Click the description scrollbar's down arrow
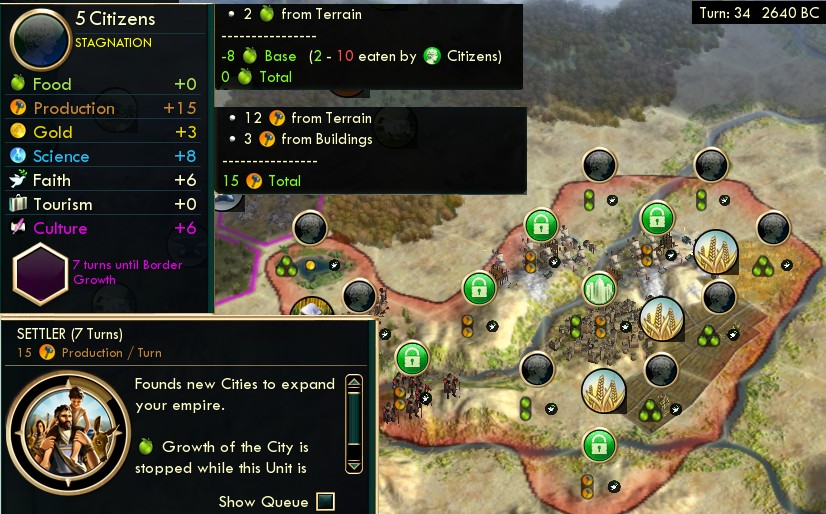The image size is (826, 514). tap(353, 465)
